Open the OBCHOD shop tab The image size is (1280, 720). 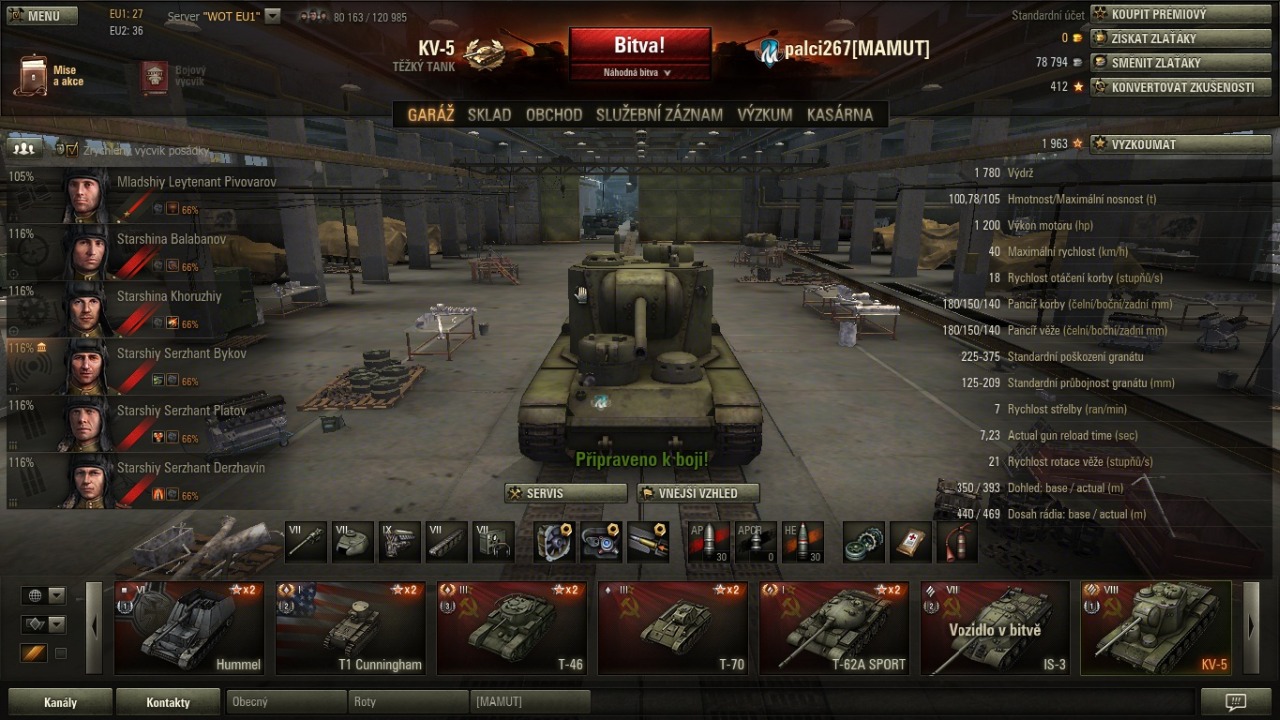[554, 114]
